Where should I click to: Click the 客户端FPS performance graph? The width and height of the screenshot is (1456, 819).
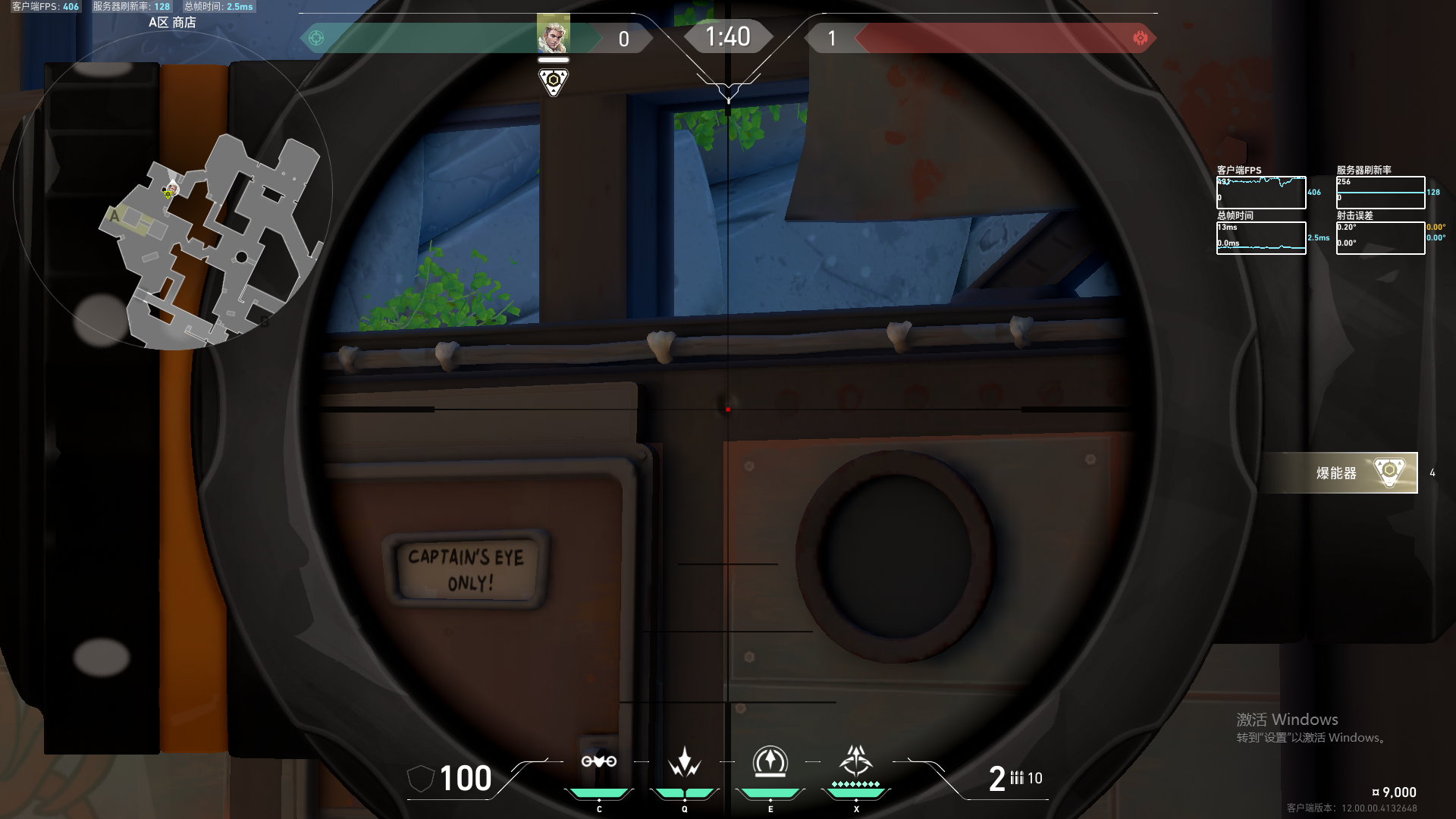click(1261, 193)
